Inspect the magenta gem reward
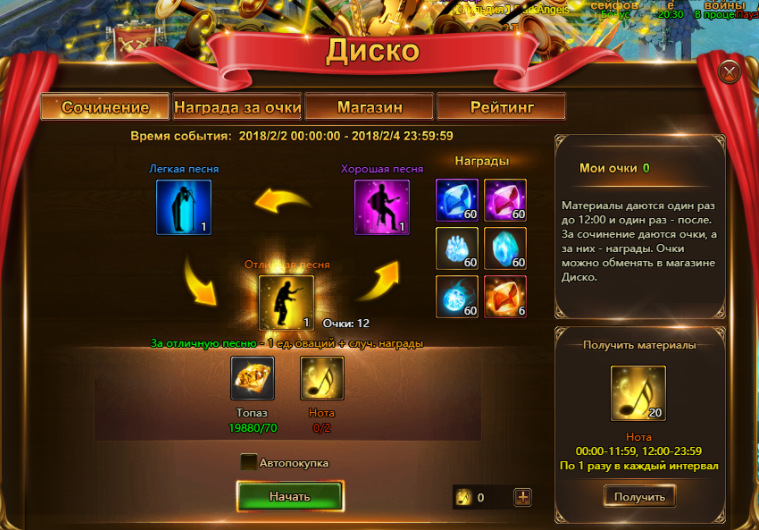Image resolution: width=759 pixels, height=530 pixels. (x=505, y=200)
